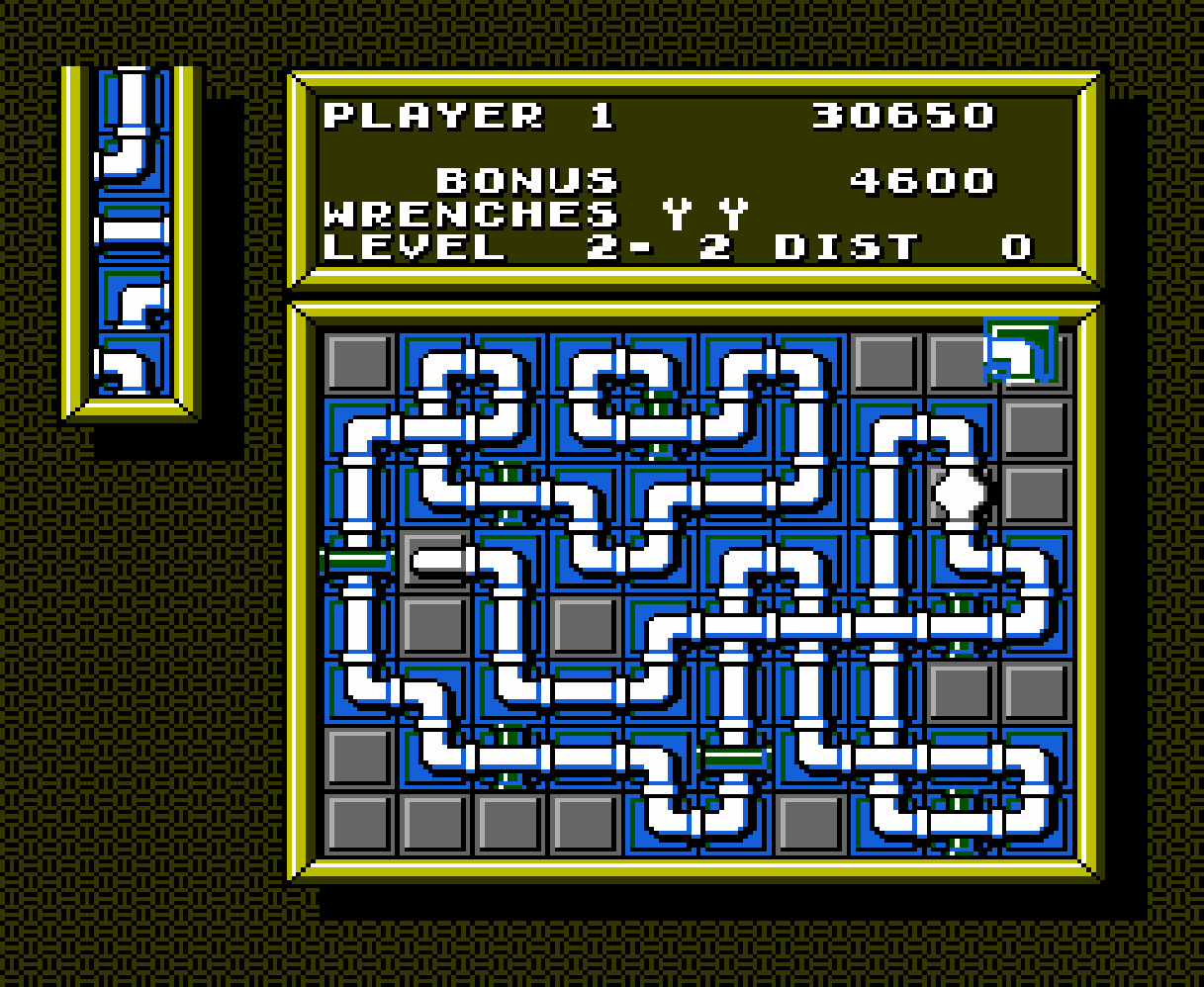Screen dimensions: 1204x987
Task: Pick the horizontal straight pipe in the queue
Action: (132, 232)
